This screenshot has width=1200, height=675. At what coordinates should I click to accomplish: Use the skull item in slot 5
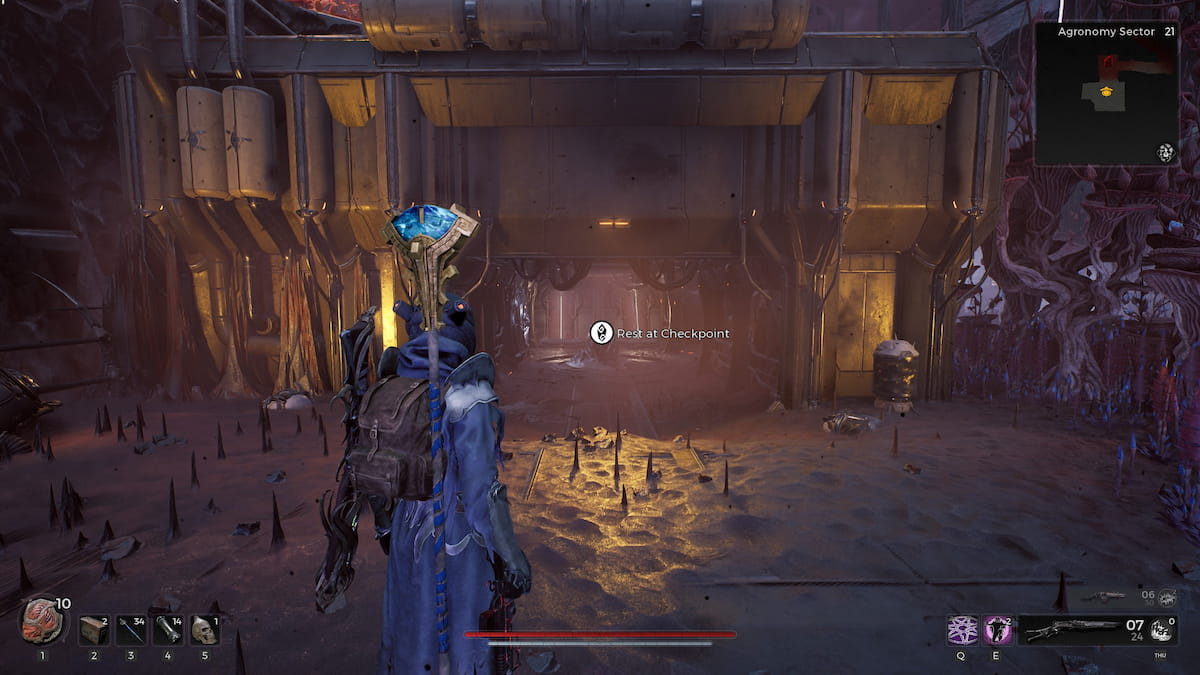click(x=204, y=630)
